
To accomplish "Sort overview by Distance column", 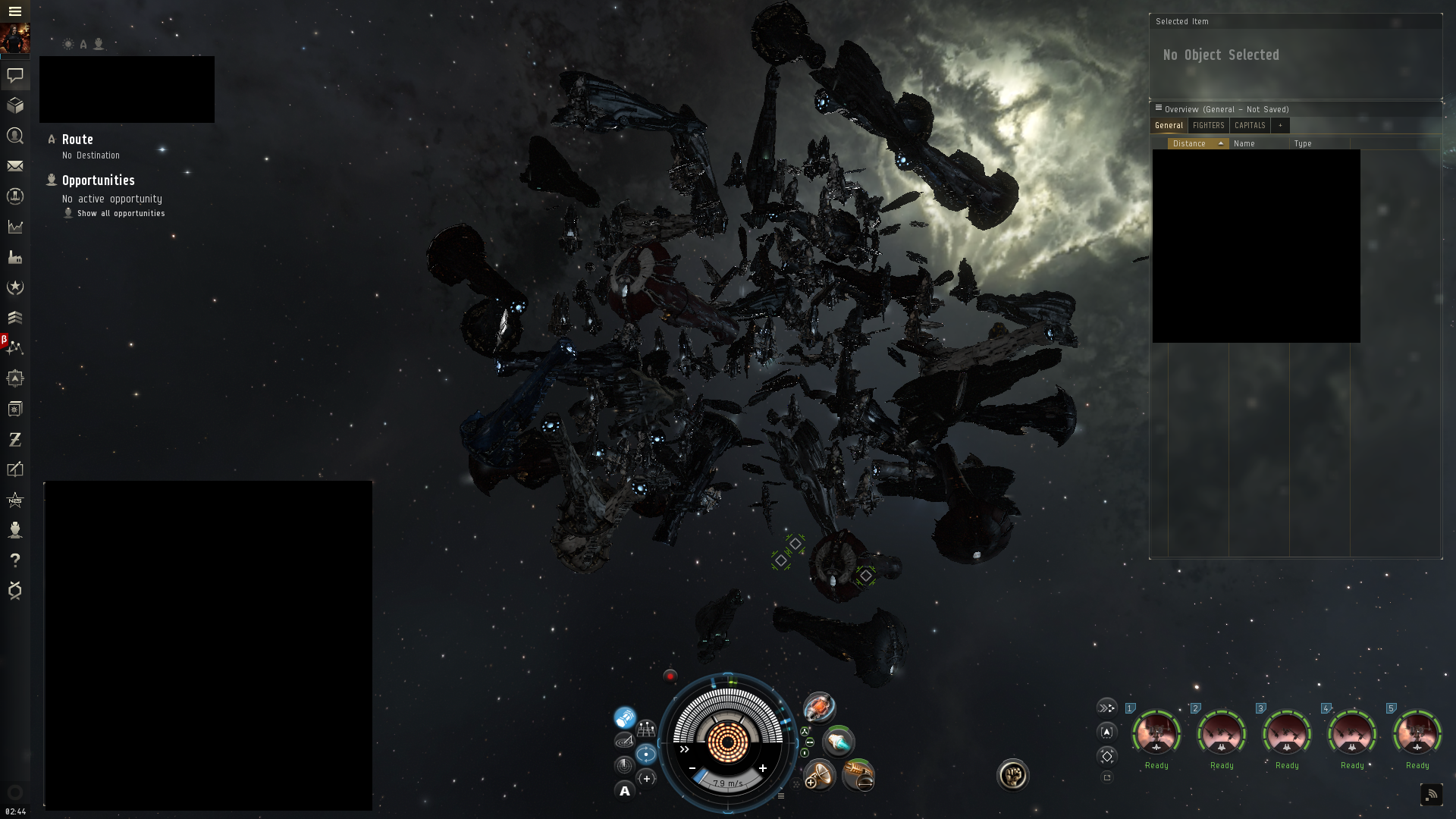I will pyautogui.click(x=1190, y=143).
